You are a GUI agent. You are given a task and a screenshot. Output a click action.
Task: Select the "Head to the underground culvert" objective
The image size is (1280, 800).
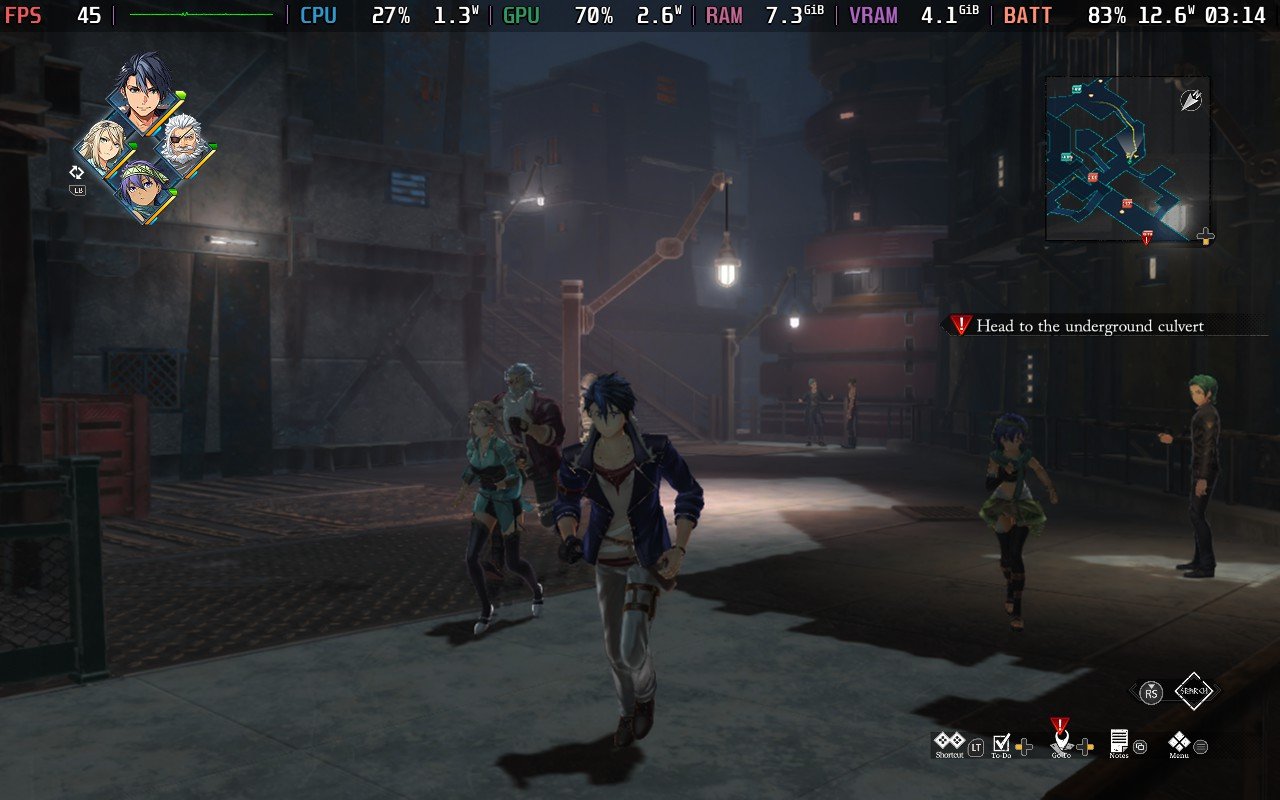point(1089,326)
